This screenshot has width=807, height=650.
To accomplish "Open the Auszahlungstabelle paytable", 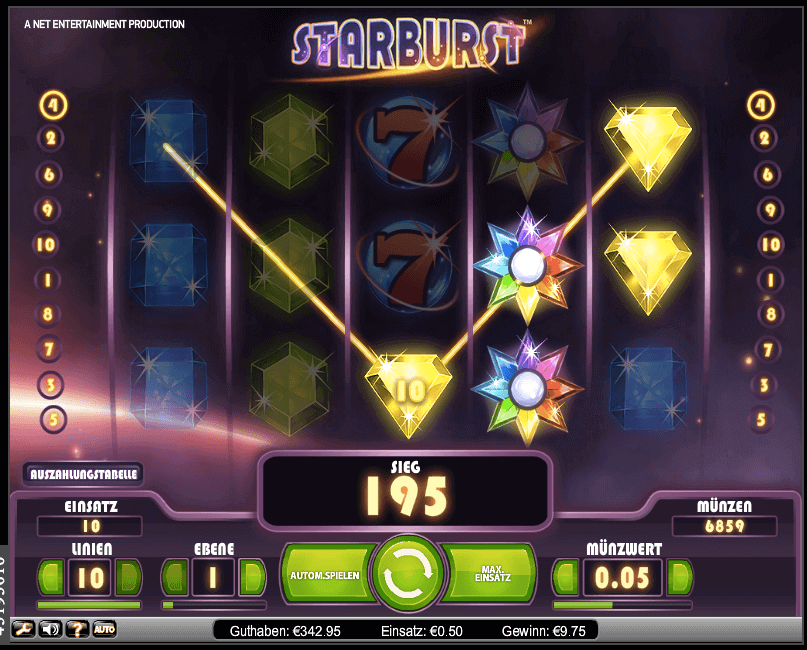I will pyautogui.click(x=83, y=473).
